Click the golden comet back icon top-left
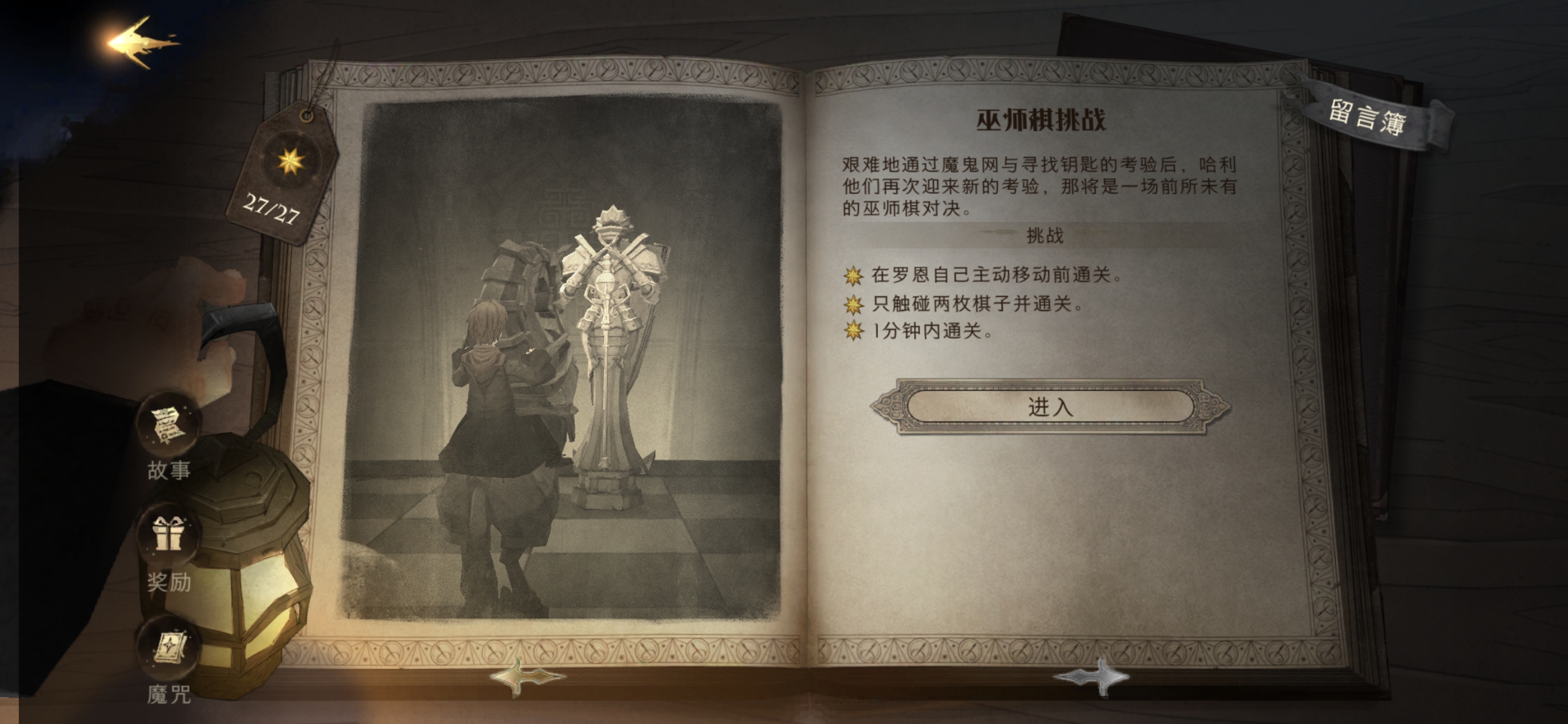 tap(140, 40)
